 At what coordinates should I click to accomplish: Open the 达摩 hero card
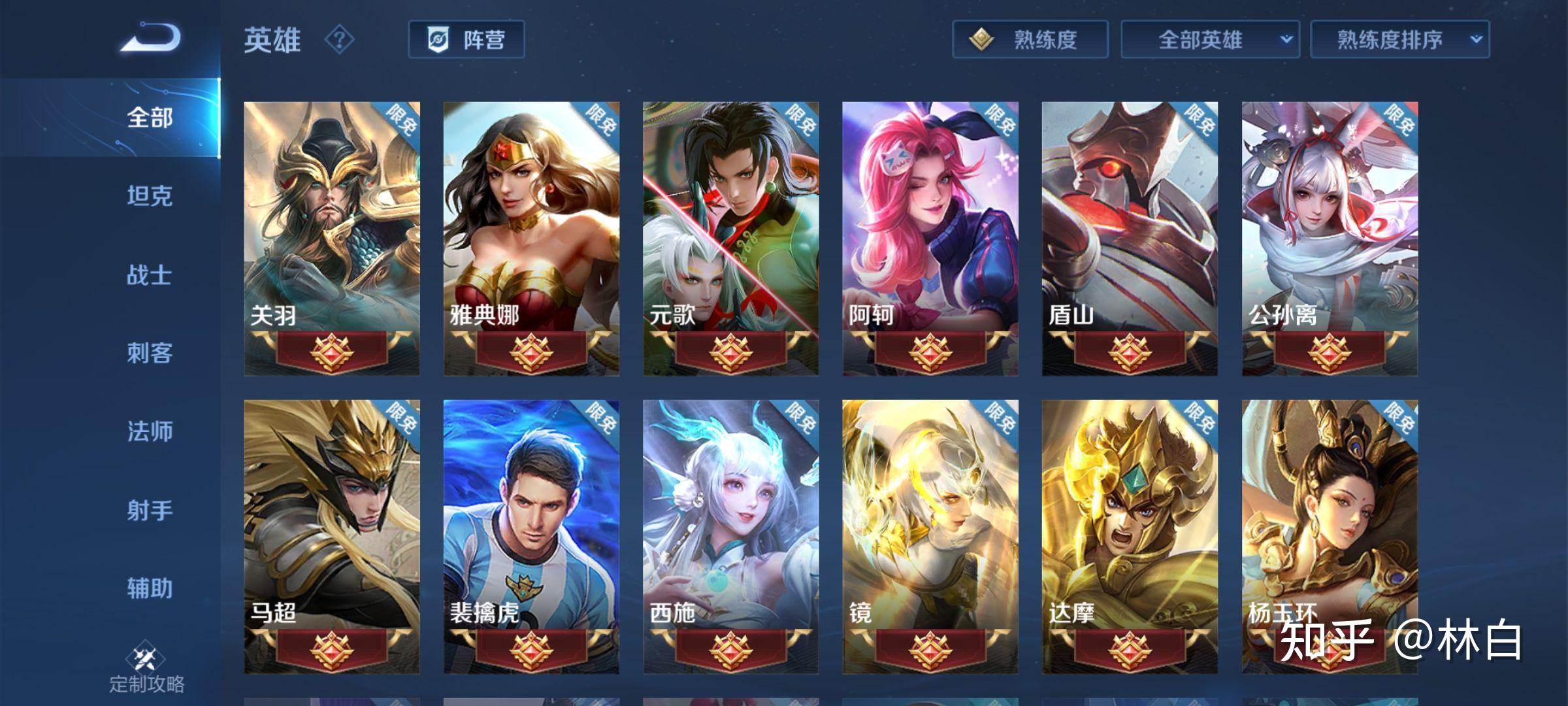pos(1130,536)
